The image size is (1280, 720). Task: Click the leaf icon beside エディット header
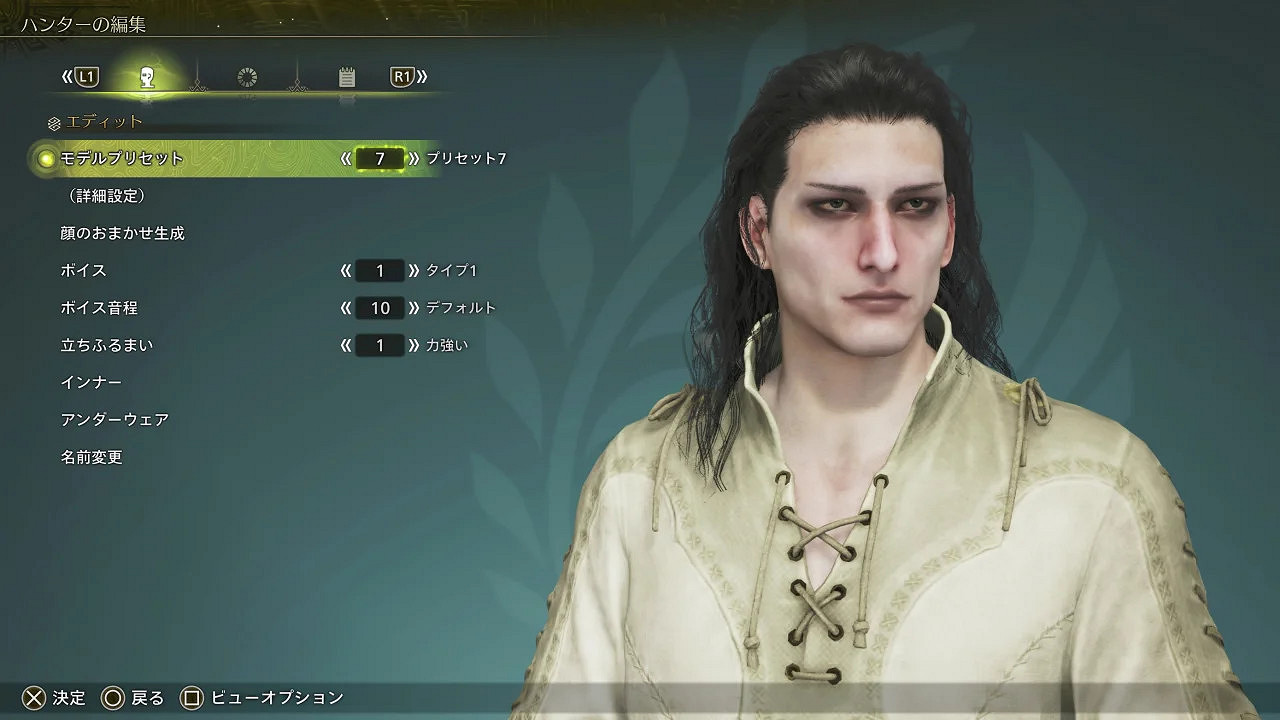(x=53, y=123)
